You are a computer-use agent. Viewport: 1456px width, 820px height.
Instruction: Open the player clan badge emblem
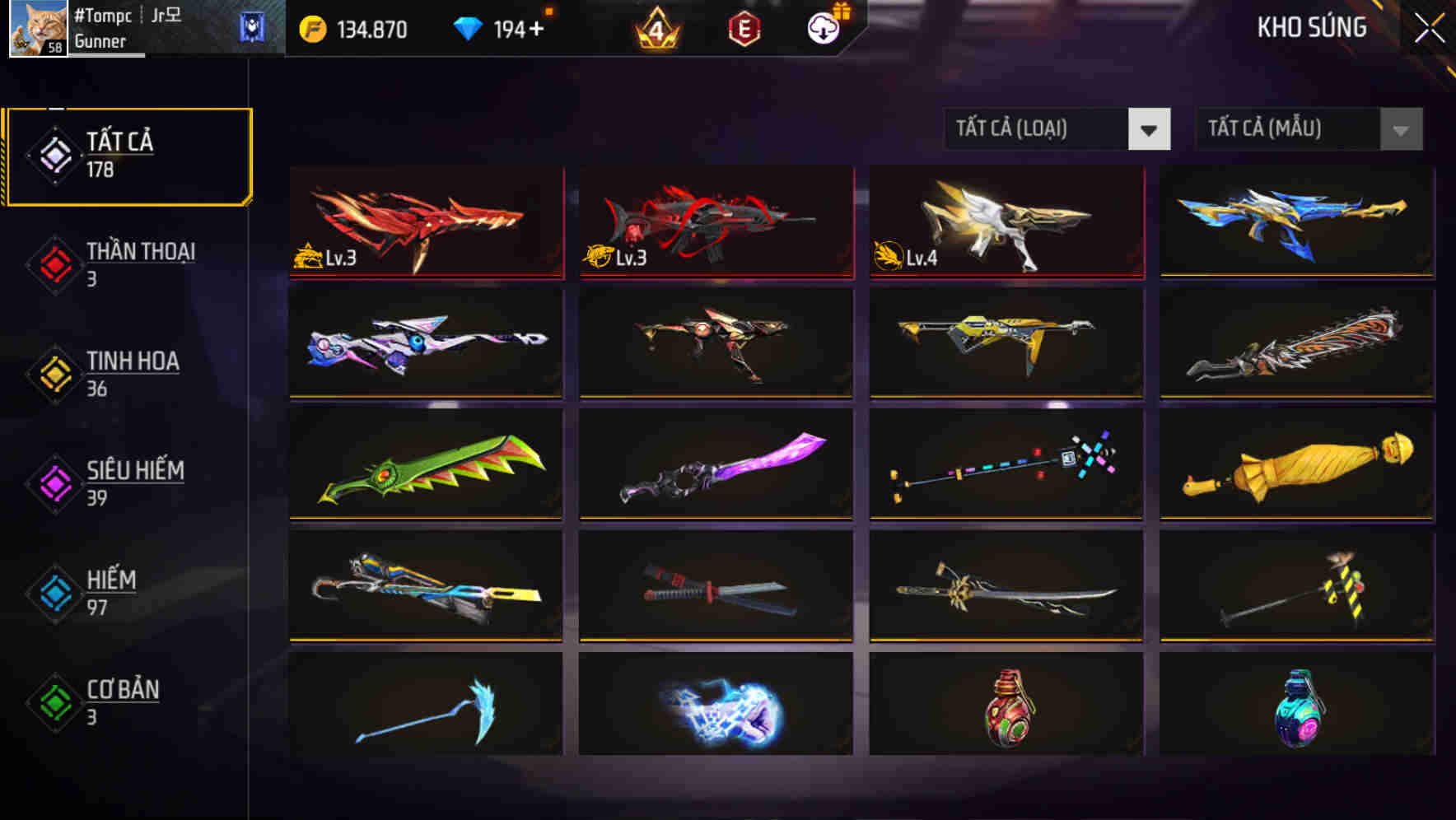pos(252,26)
